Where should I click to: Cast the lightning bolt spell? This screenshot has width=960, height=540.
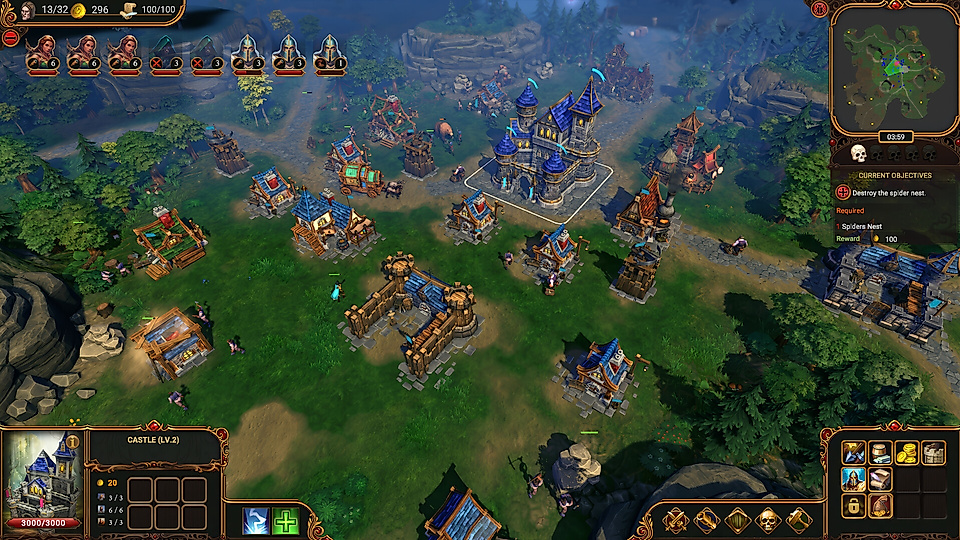[256, 521]
